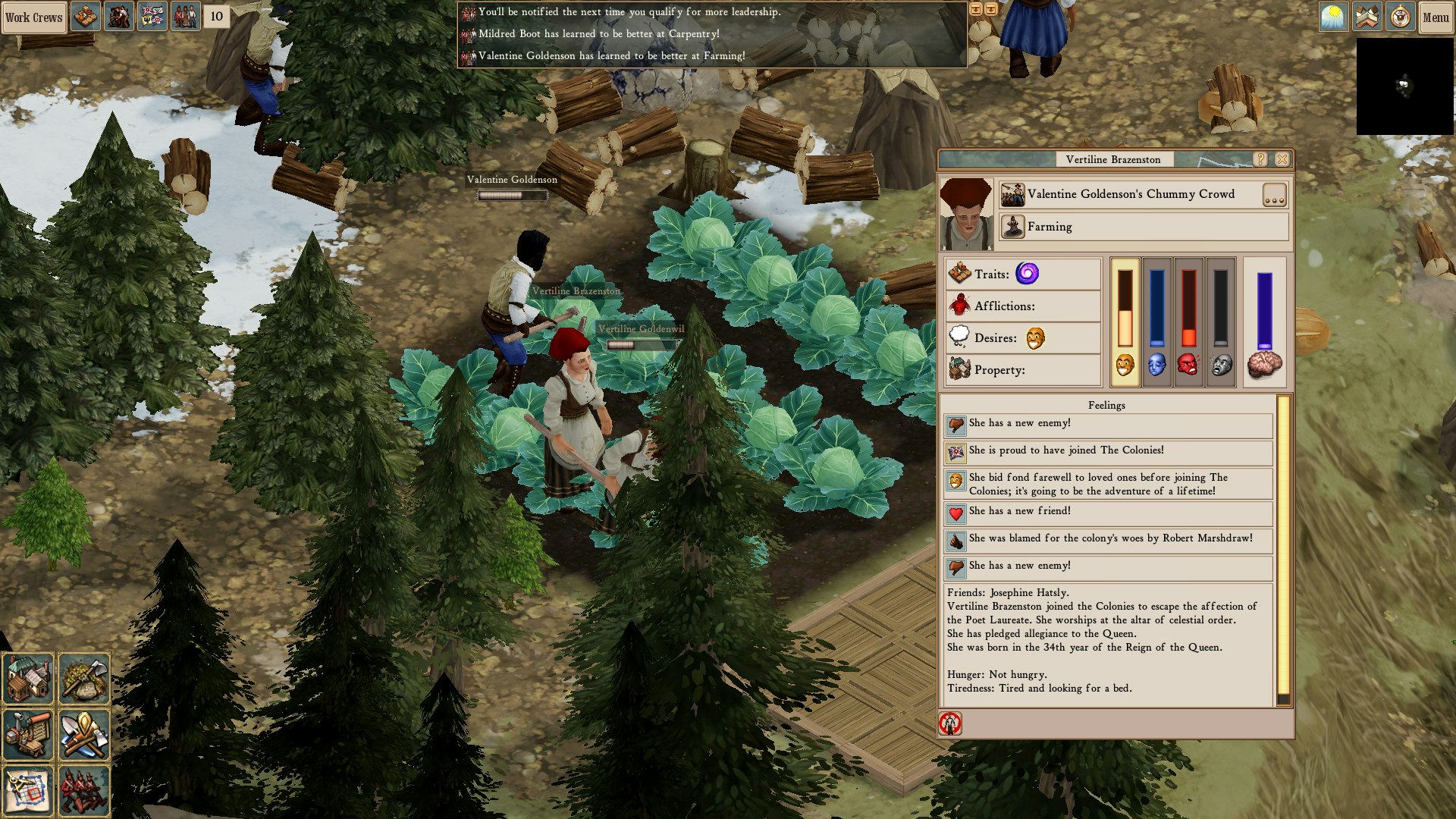Click the desire face icon
1456x819 pixels.
1035,338
